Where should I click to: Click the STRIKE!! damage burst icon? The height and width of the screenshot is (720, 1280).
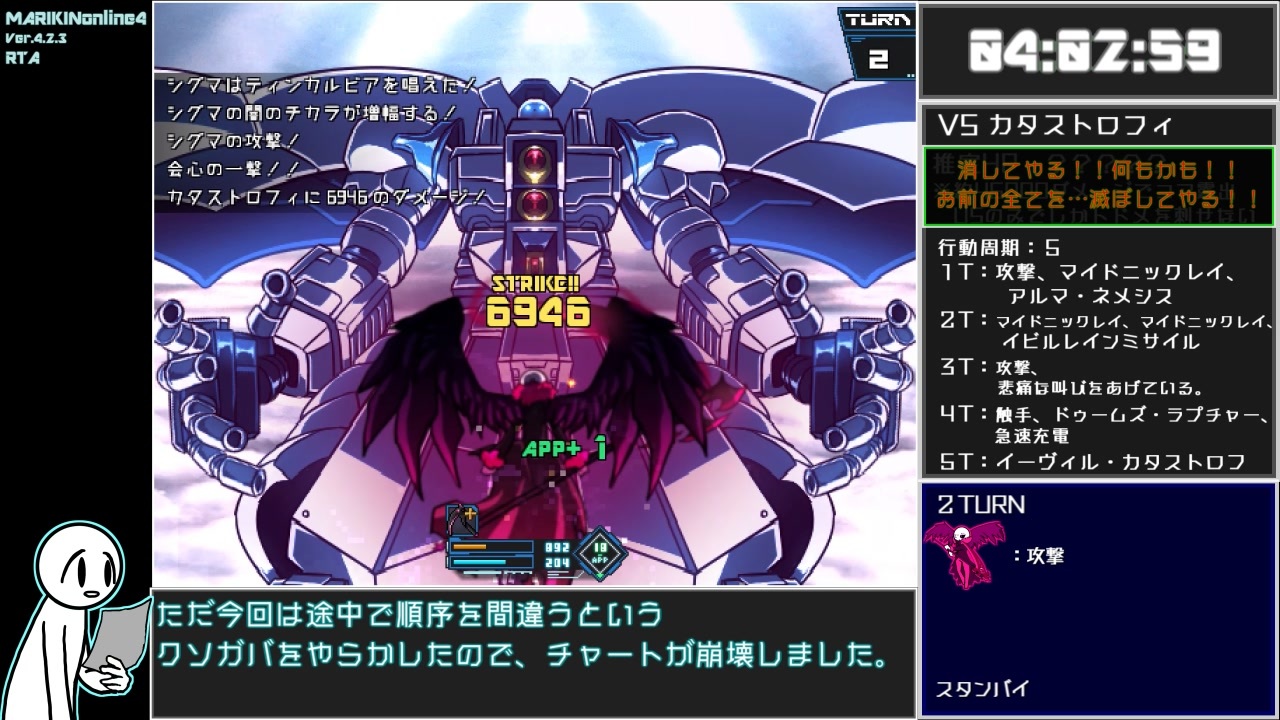coord(535,286)
